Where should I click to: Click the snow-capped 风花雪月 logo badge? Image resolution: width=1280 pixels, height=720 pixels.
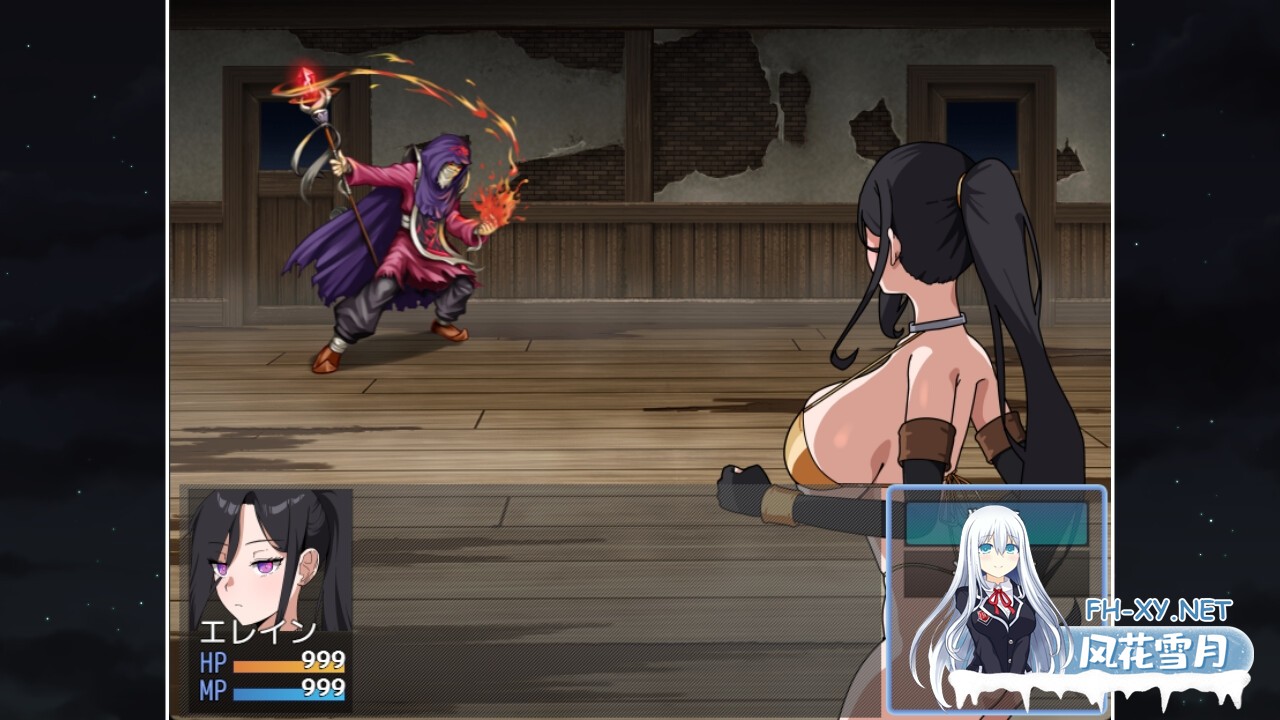(1150, 650)
